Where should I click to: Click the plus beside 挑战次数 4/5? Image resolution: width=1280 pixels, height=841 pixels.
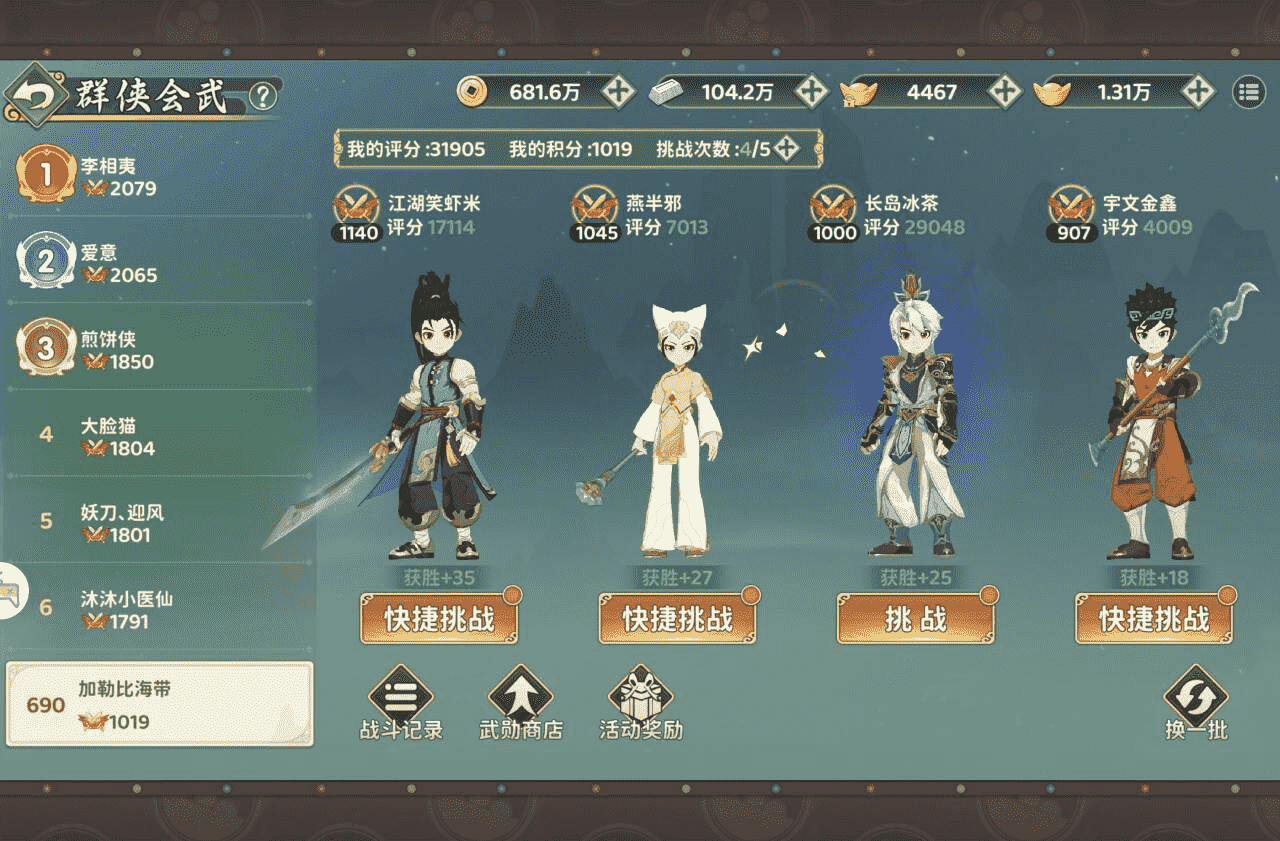[x=786, y=147]
